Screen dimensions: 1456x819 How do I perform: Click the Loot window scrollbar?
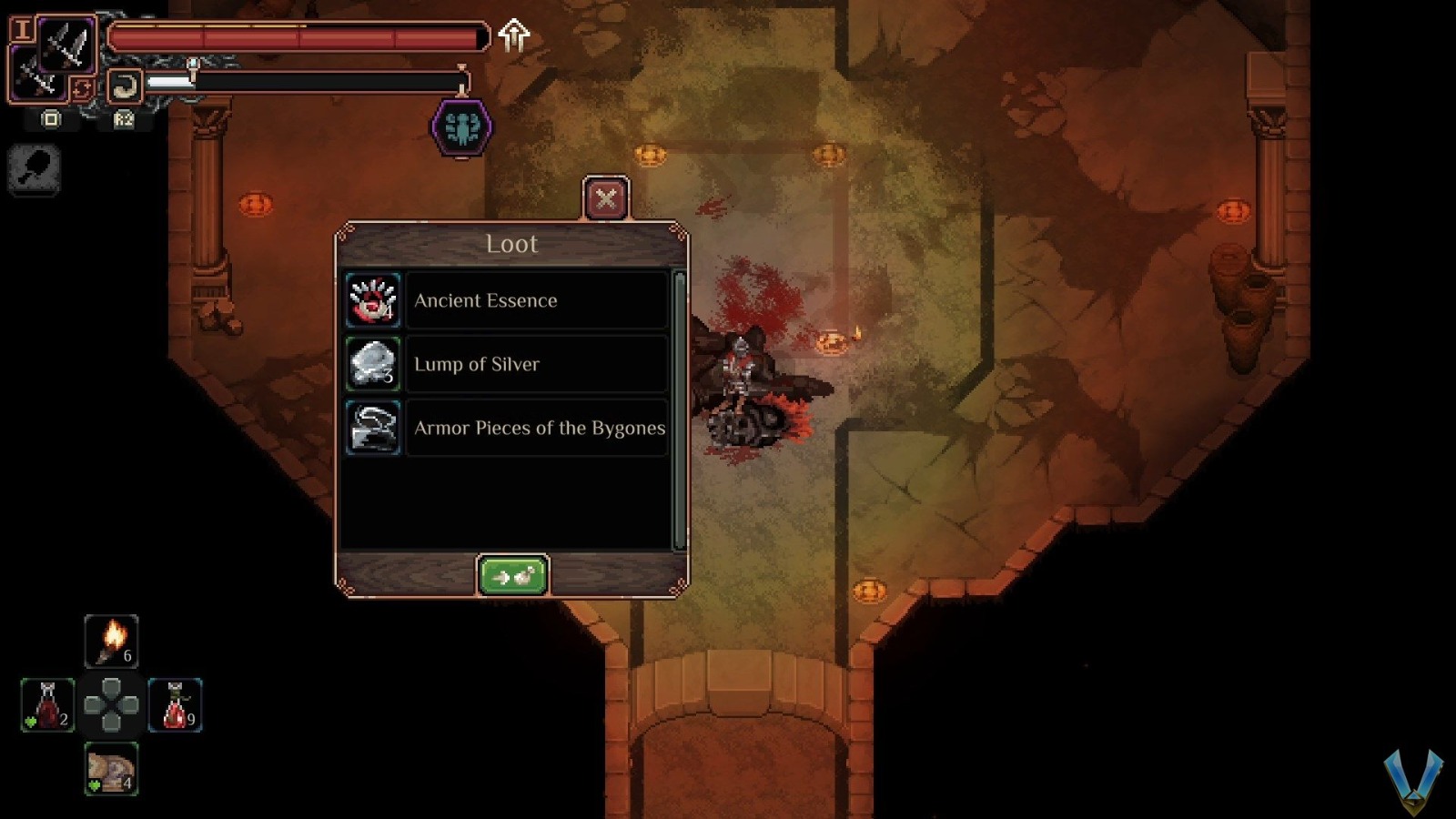[x=679, y=409]
